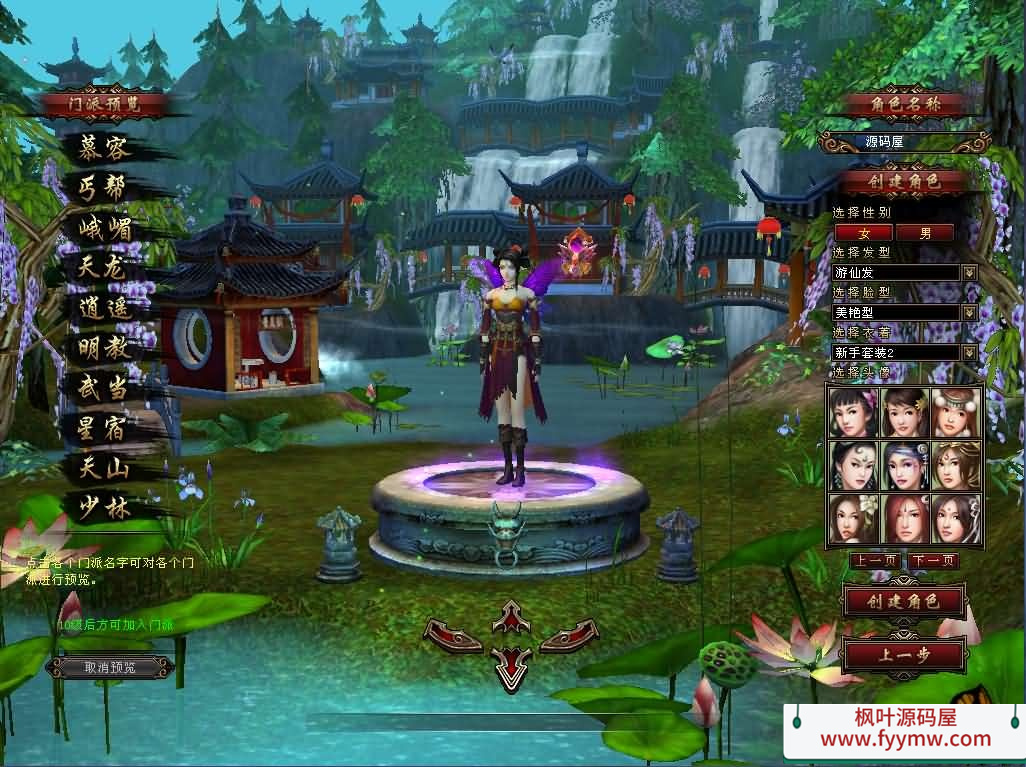The height and width of the screenshot is (767, 1026).
Task: Choose the 峨嵋 sect entry
Action: (104, 229)
